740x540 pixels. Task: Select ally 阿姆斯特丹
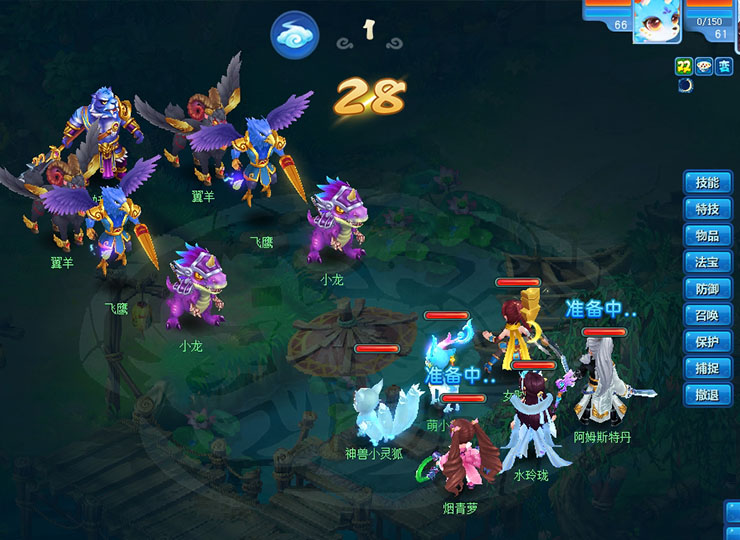(x=606, y=385)
